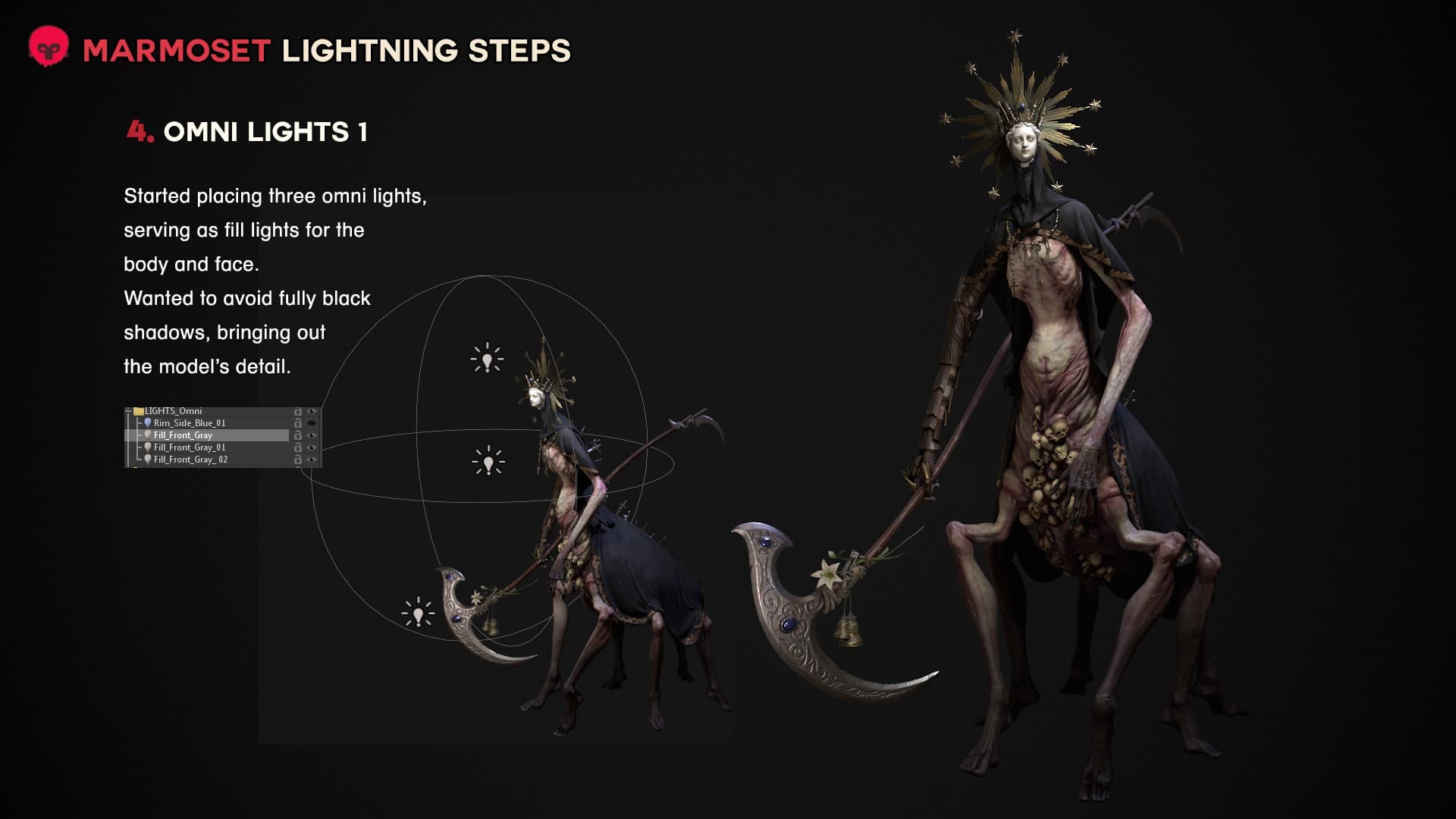Show the hidden Rim_Side_Blue_01 light
The height and width of the screenshot is (819, 1456).
pos(312,423)
